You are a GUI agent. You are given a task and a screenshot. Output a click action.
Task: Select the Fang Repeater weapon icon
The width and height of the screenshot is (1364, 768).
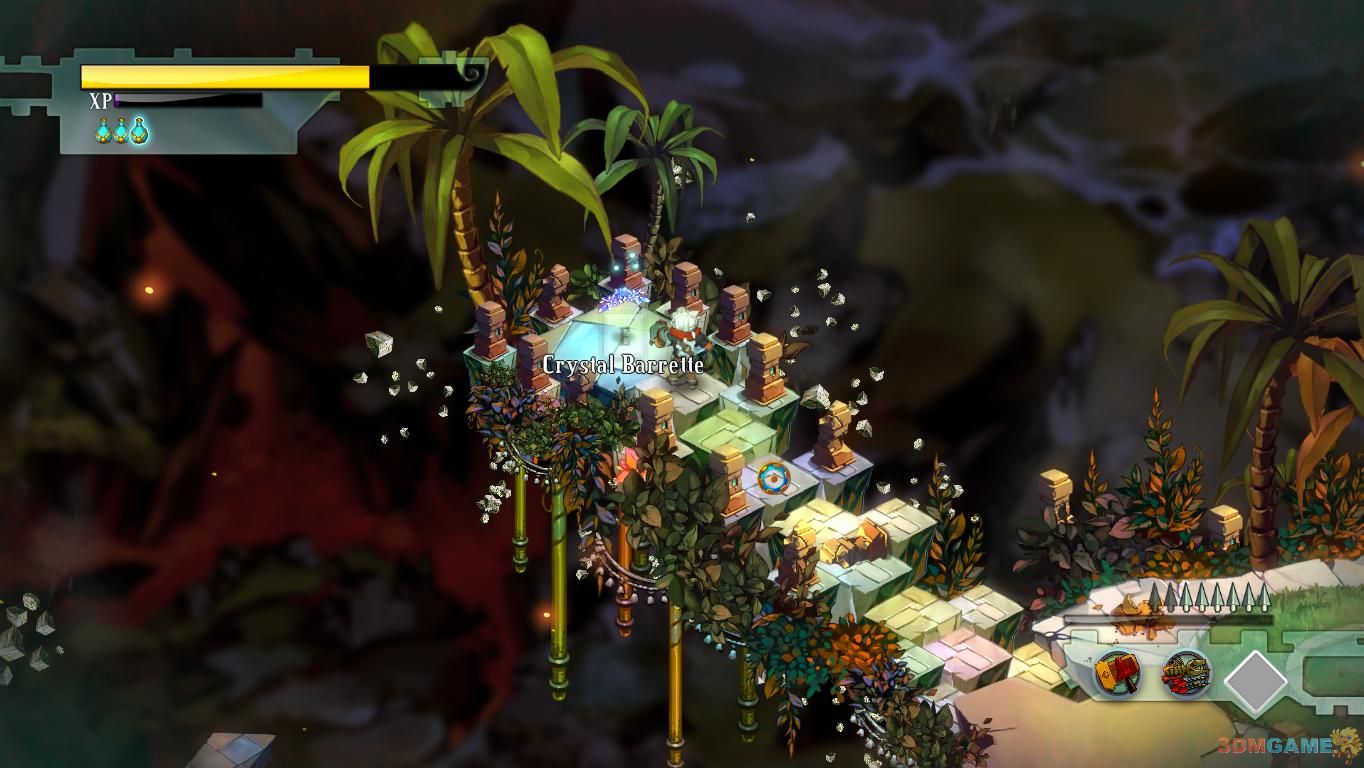pyautogui.click(x=1187, y=674)
